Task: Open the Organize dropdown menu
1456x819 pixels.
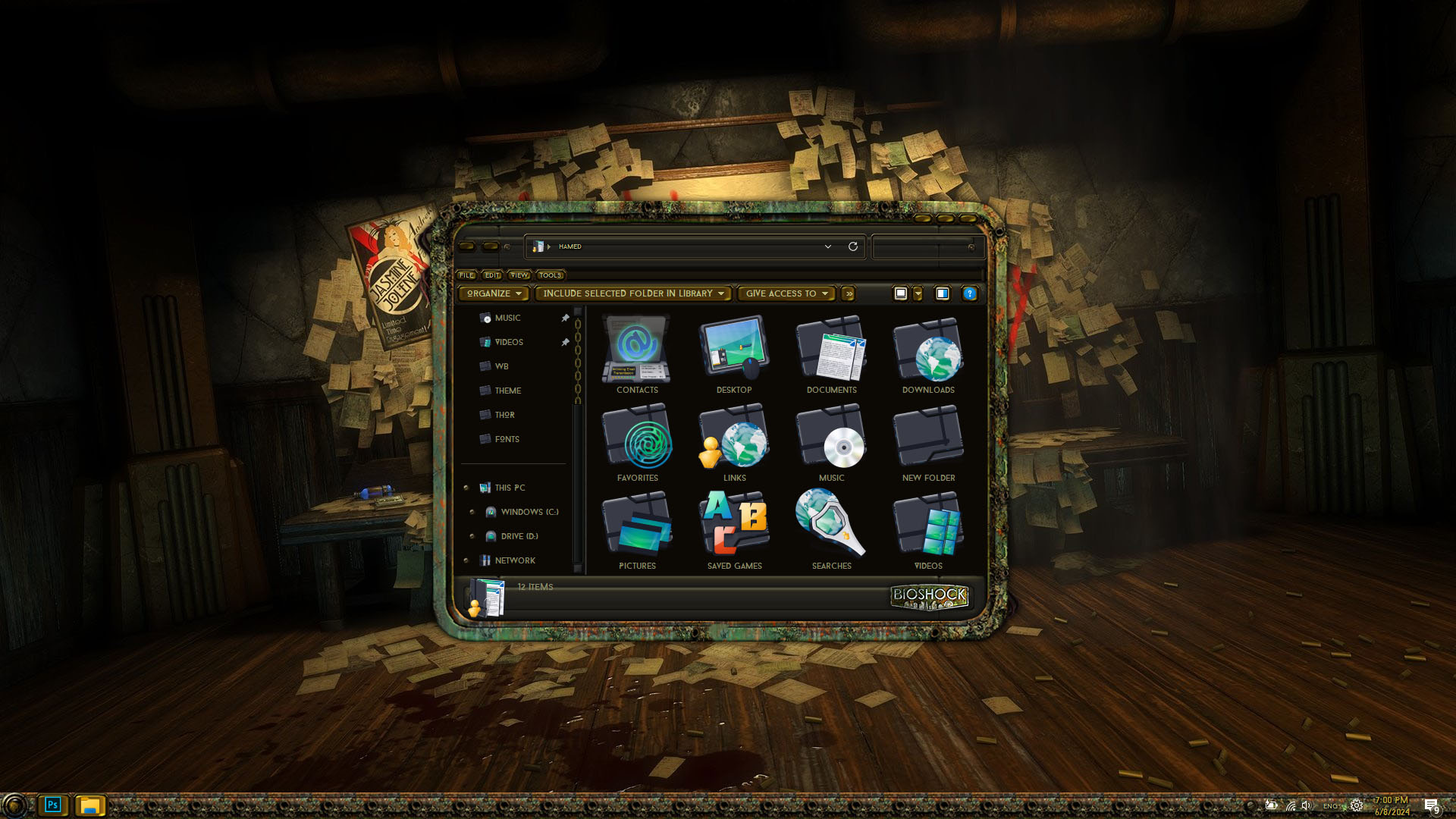Action: (x=494, y=293)
